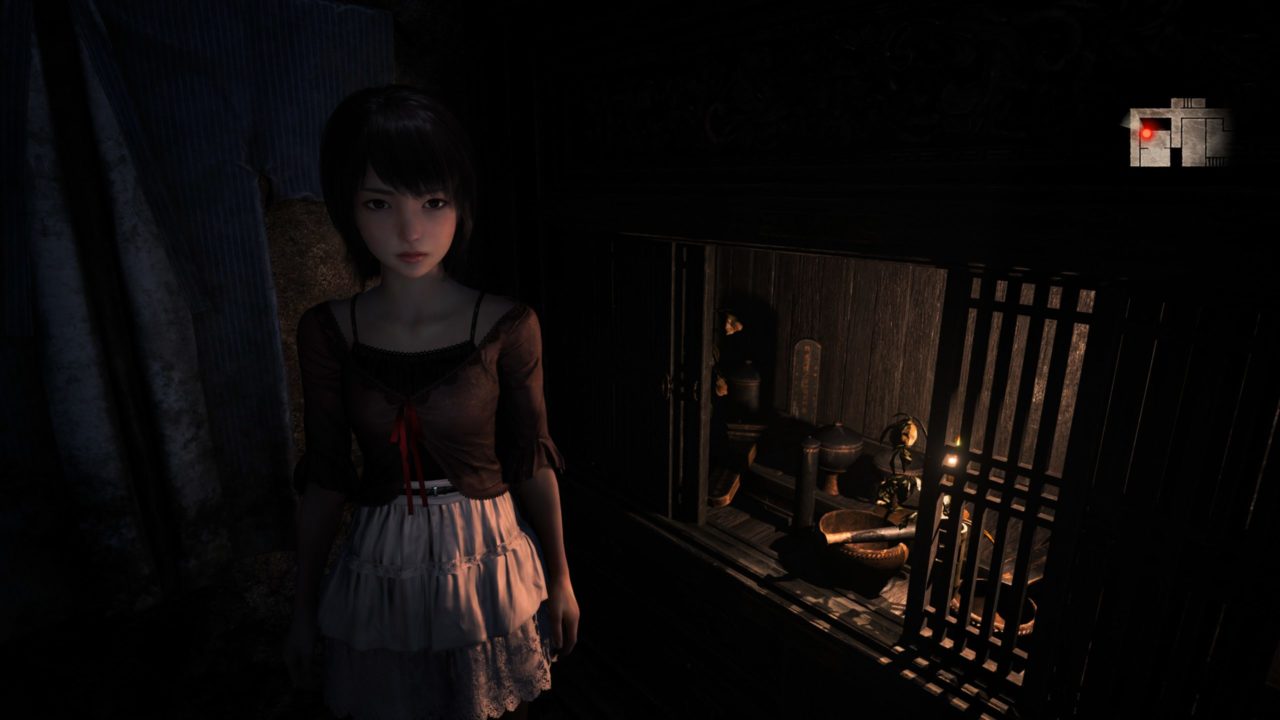Click the minimap in the top-right corner
The image size is (1280, 720).
point(1179,133)
